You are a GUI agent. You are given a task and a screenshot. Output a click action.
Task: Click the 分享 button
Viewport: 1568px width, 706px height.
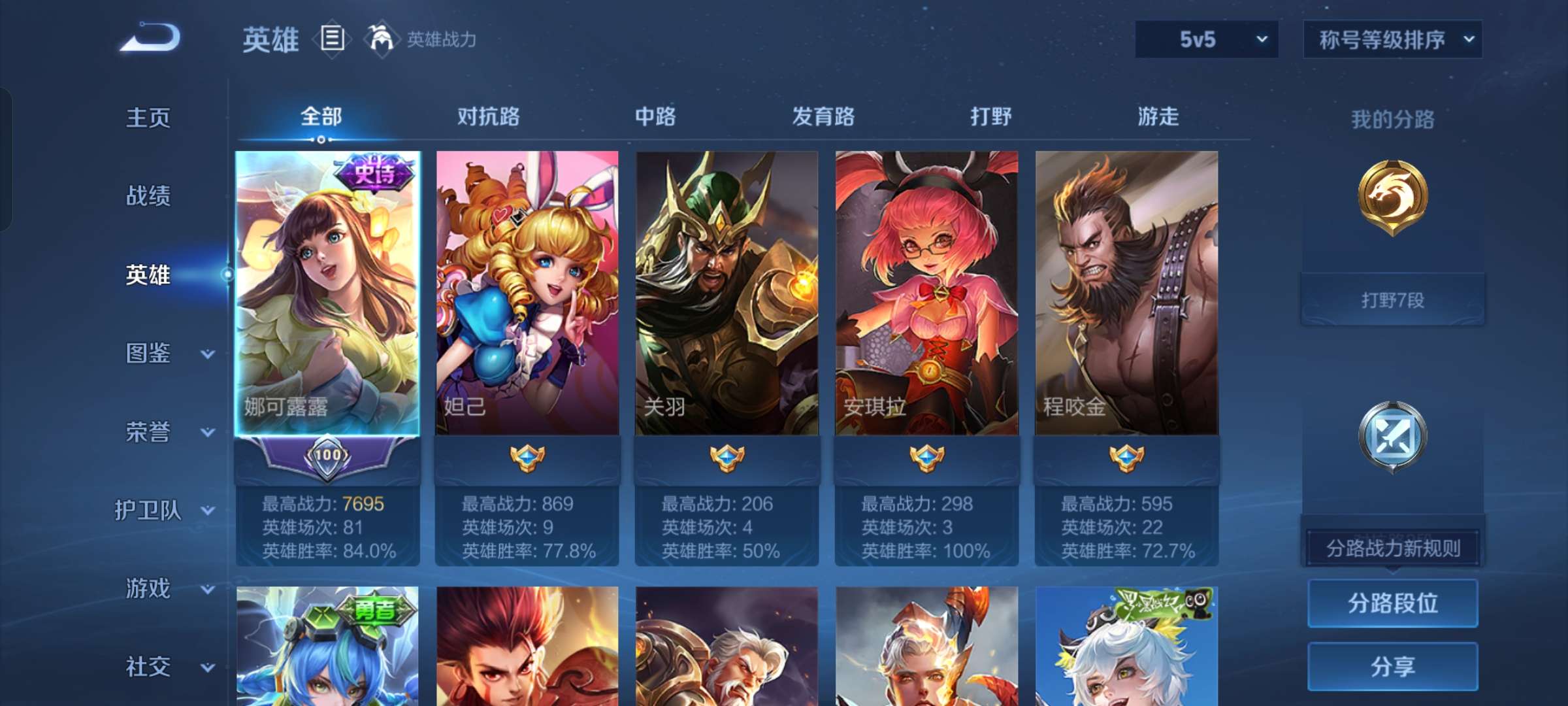point(1392,667)
